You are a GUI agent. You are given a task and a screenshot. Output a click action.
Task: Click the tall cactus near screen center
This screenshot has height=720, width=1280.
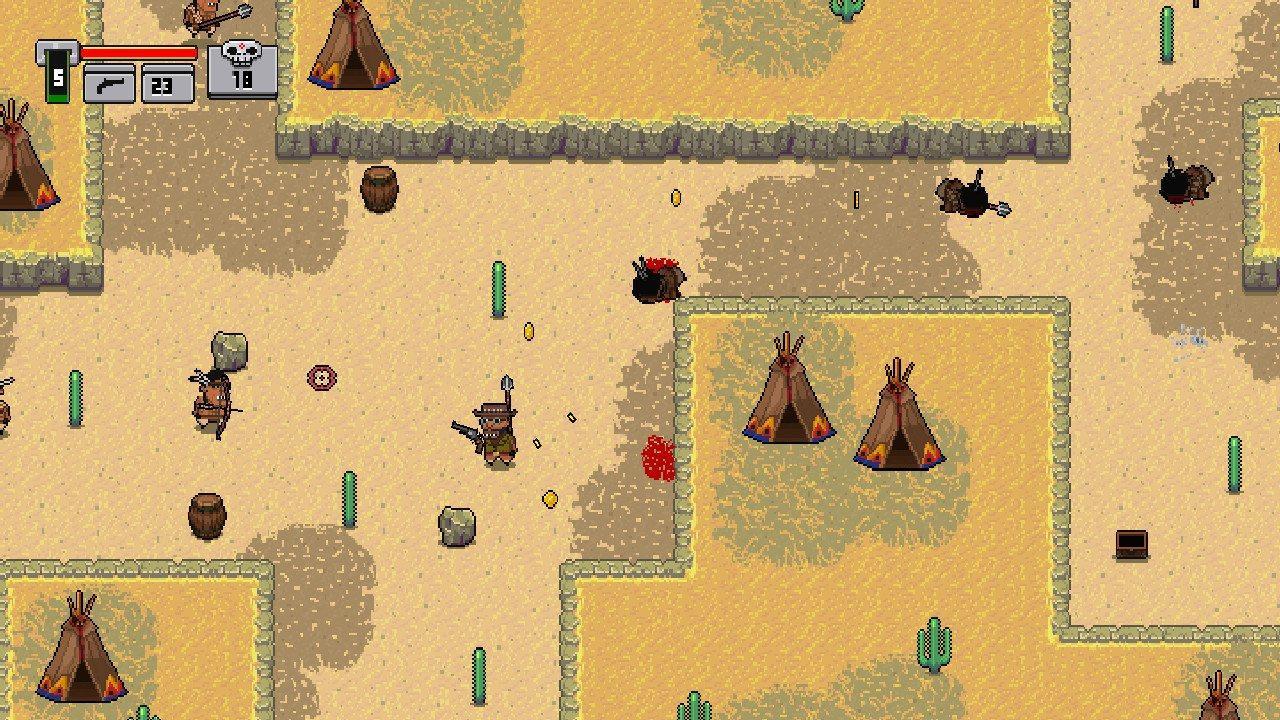pos(497,287)
